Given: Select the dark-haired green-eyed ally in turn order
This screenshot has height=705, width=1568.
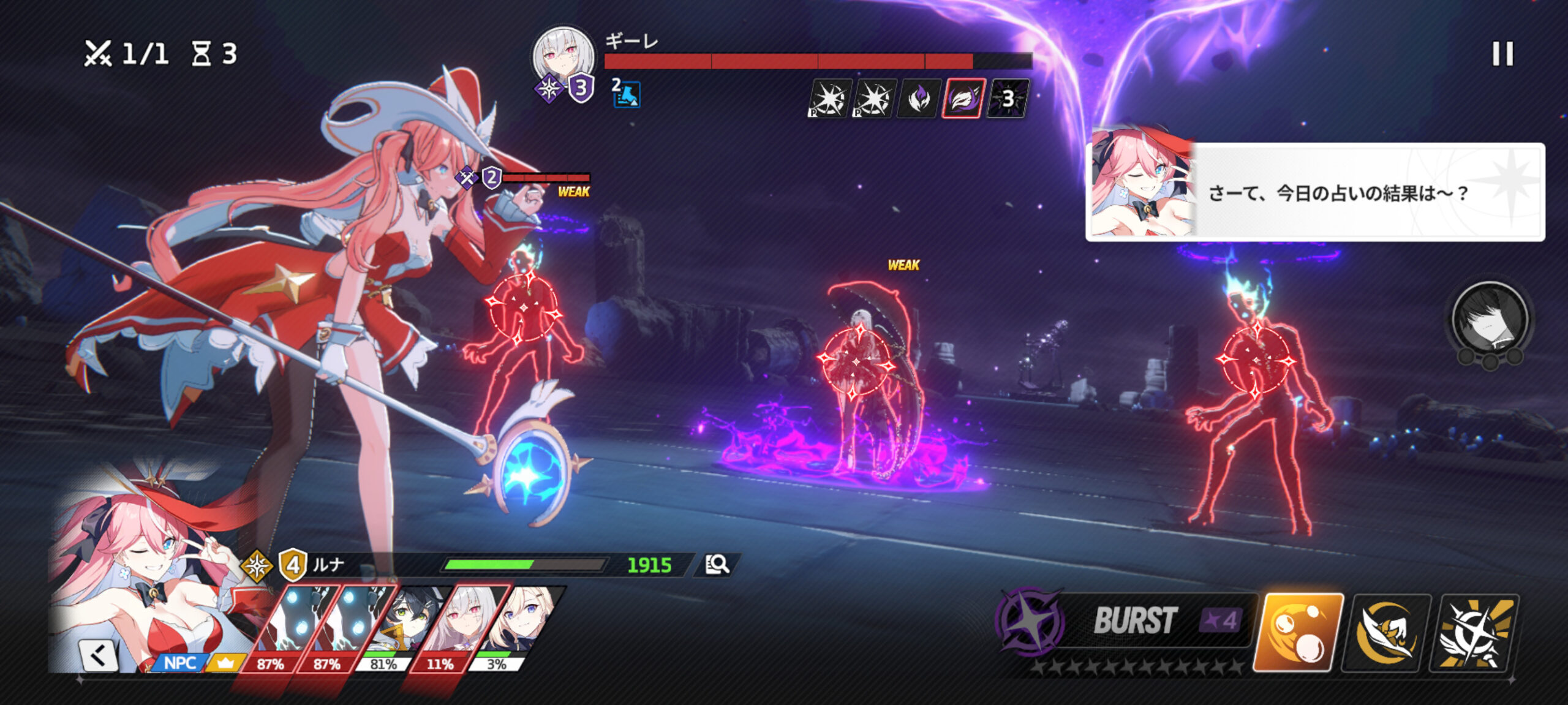Looking at the screenshot, I should [398, 625].
